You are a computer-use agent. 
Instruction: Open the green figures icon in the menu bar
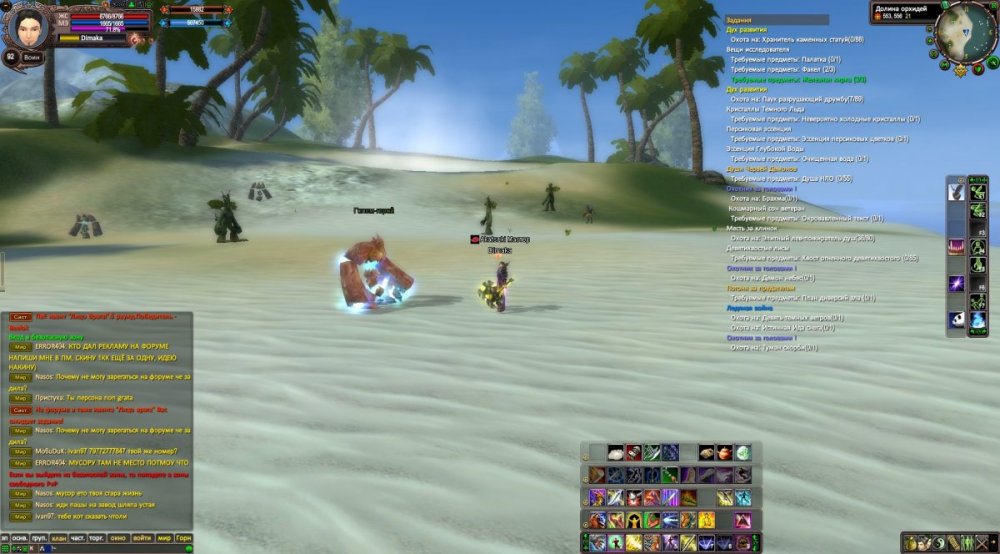click(968, 543)
